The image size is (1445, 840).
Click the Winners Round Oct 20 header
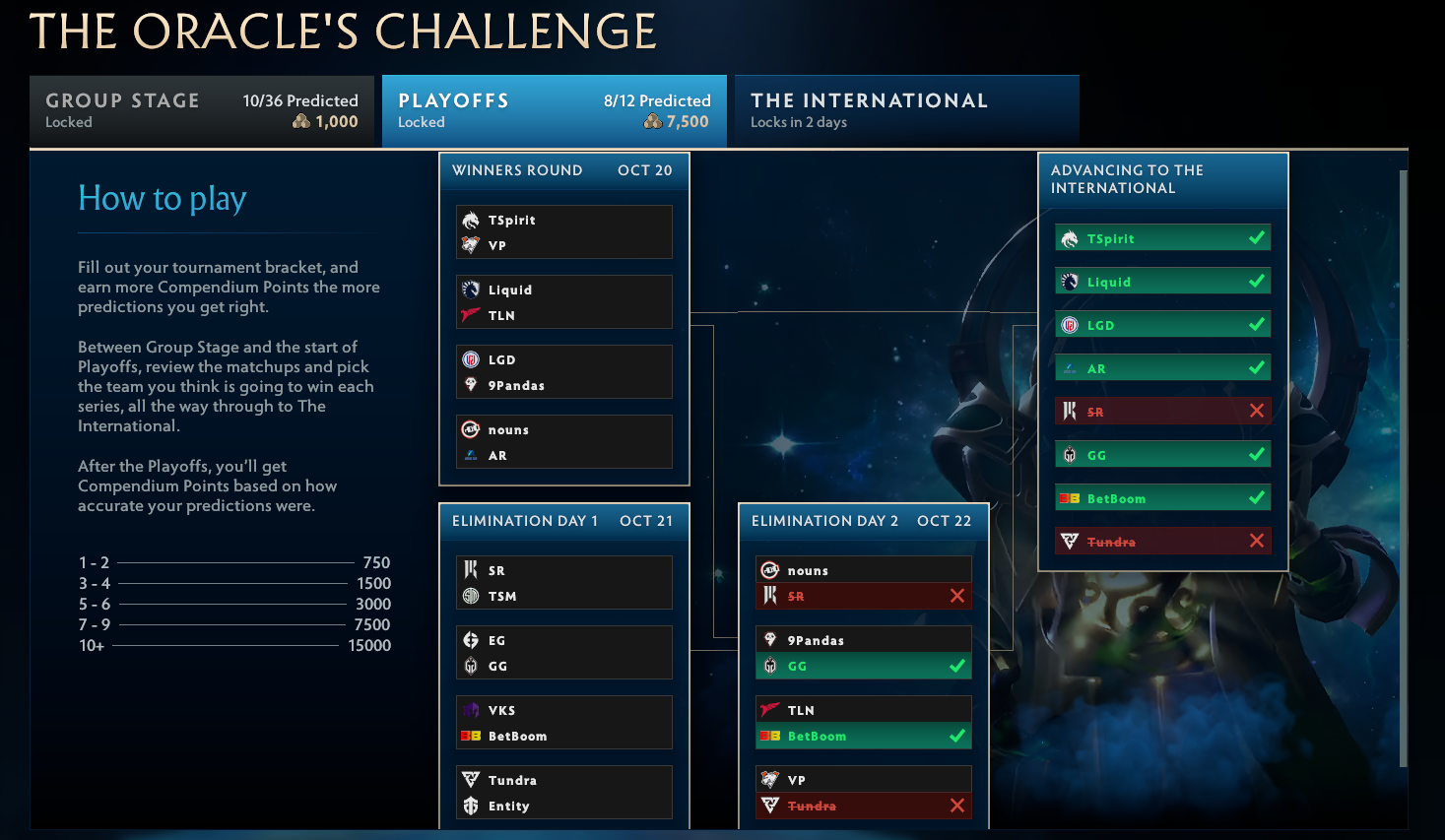click(x=563, y=170)
